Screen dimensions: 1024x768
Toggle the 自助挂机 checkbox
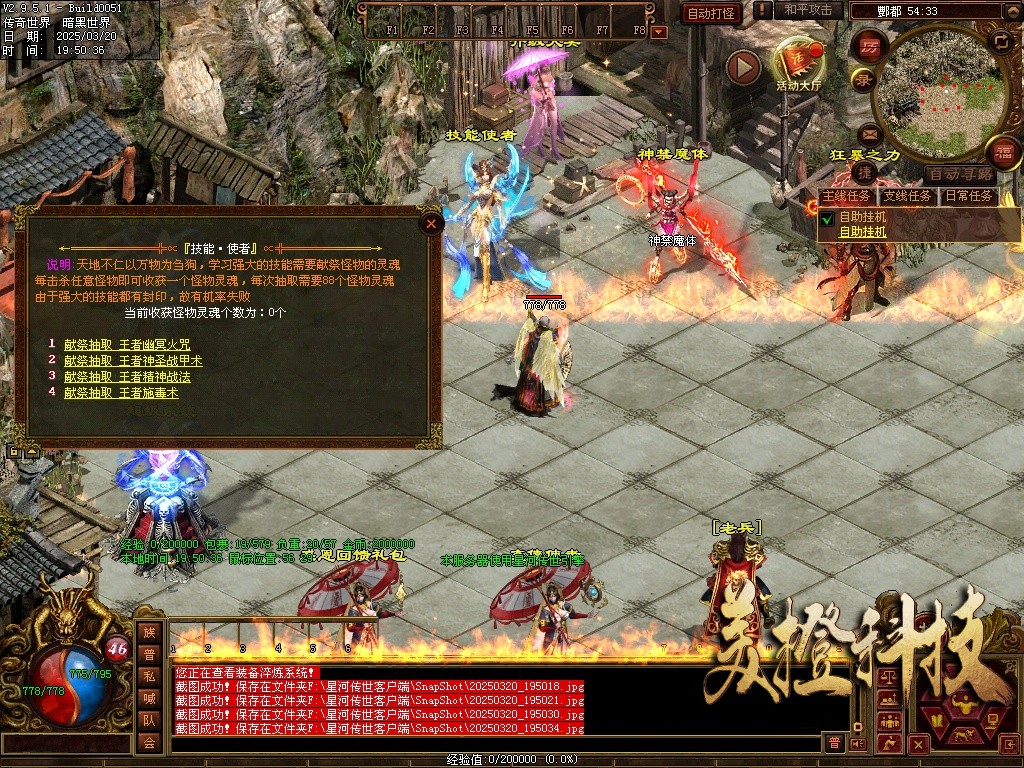pyautogui.click(x=827, y=218)
